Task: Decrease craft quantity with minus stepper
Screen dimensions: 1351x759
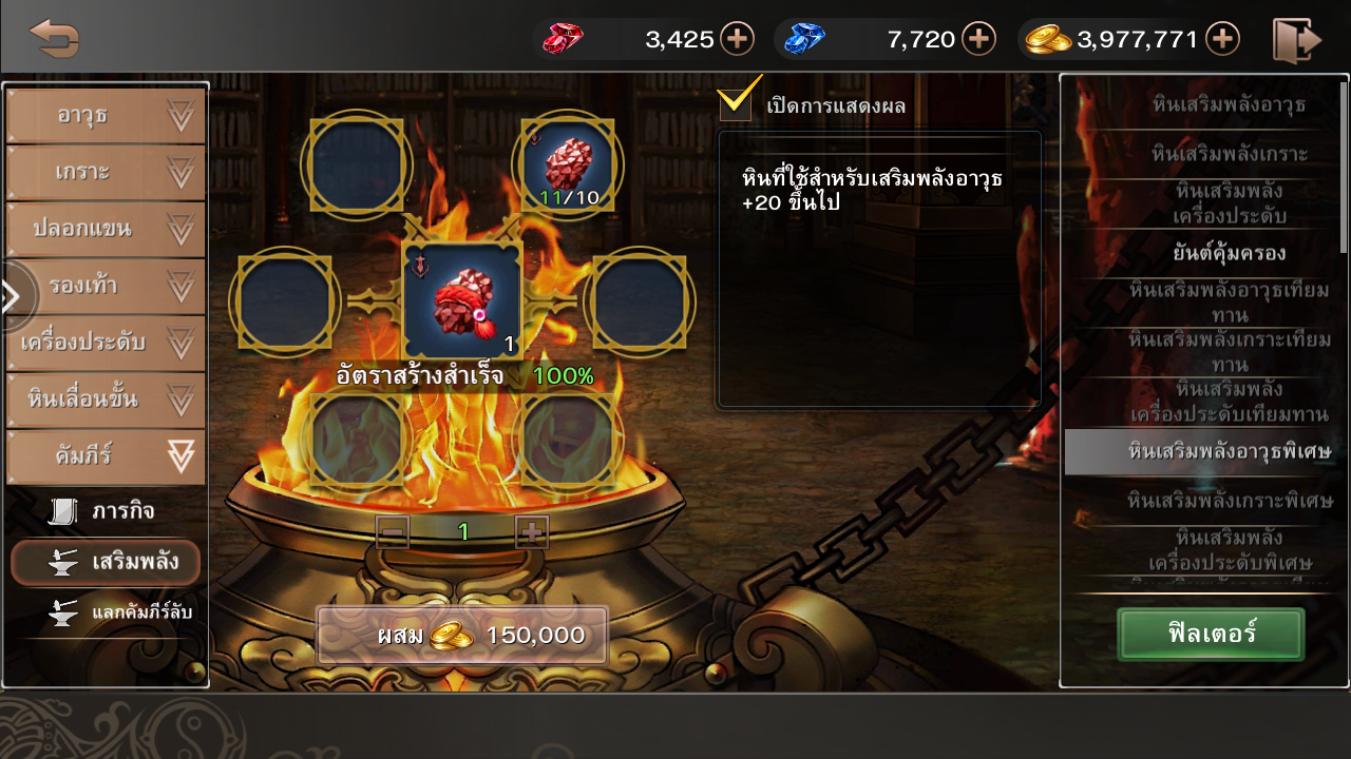Action: click(x=393, y=532)
